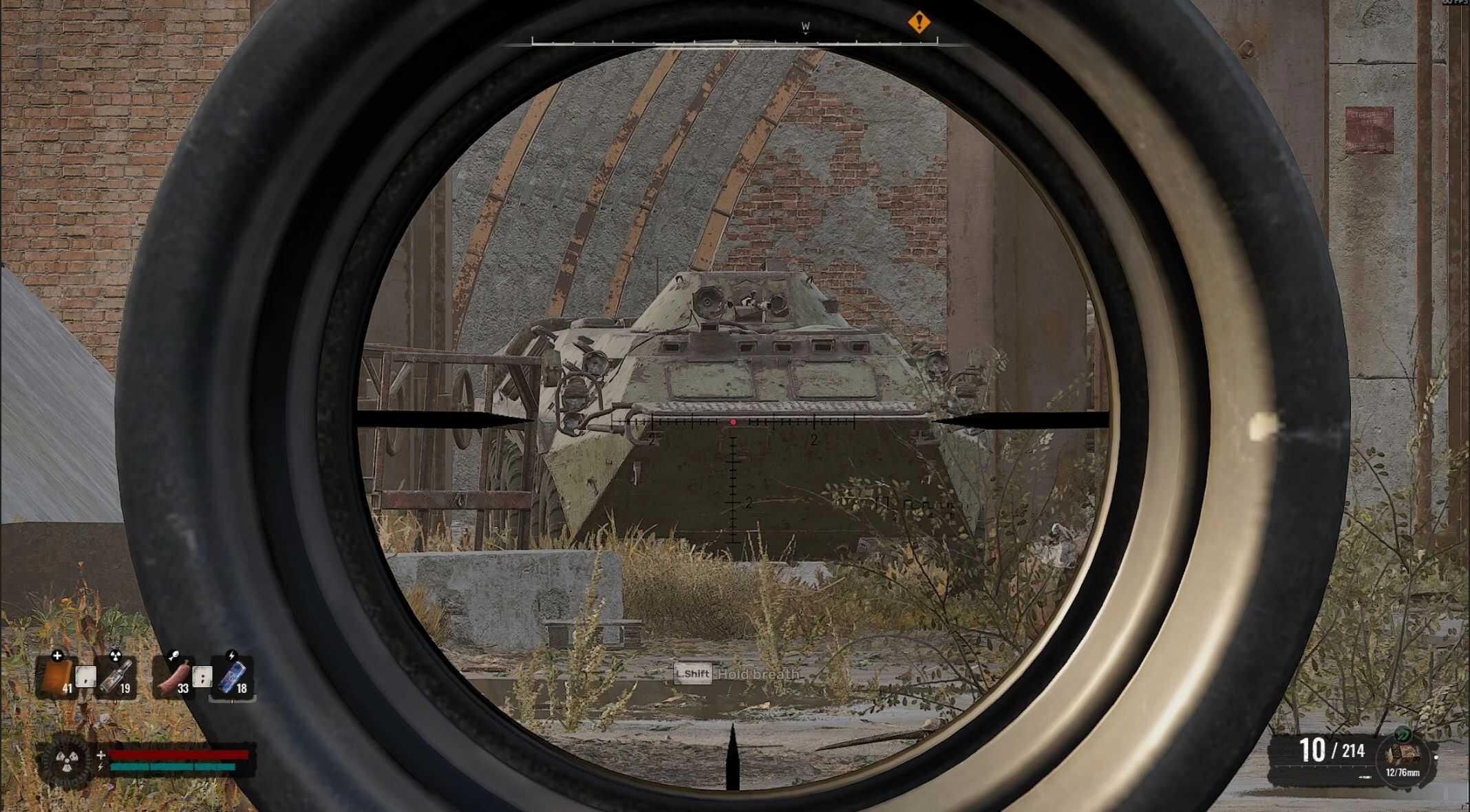The height and width of the screenshot is (812, 1470).
Task: Click the radiation hazard badge on slot two
Action: pyautogui.click(x=116, y=655)
